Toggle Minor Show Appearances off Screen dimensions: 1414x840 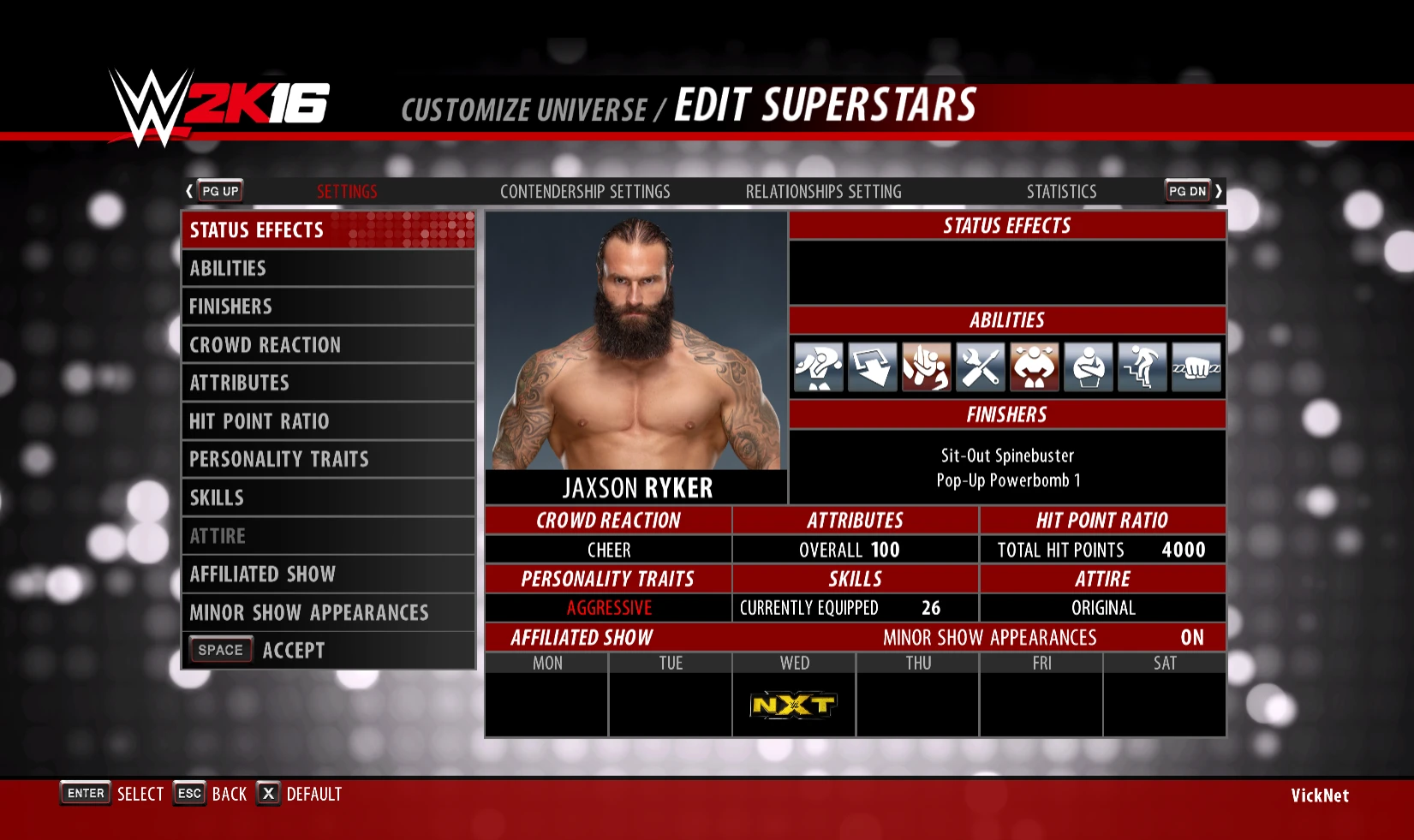pos(1193,637)
